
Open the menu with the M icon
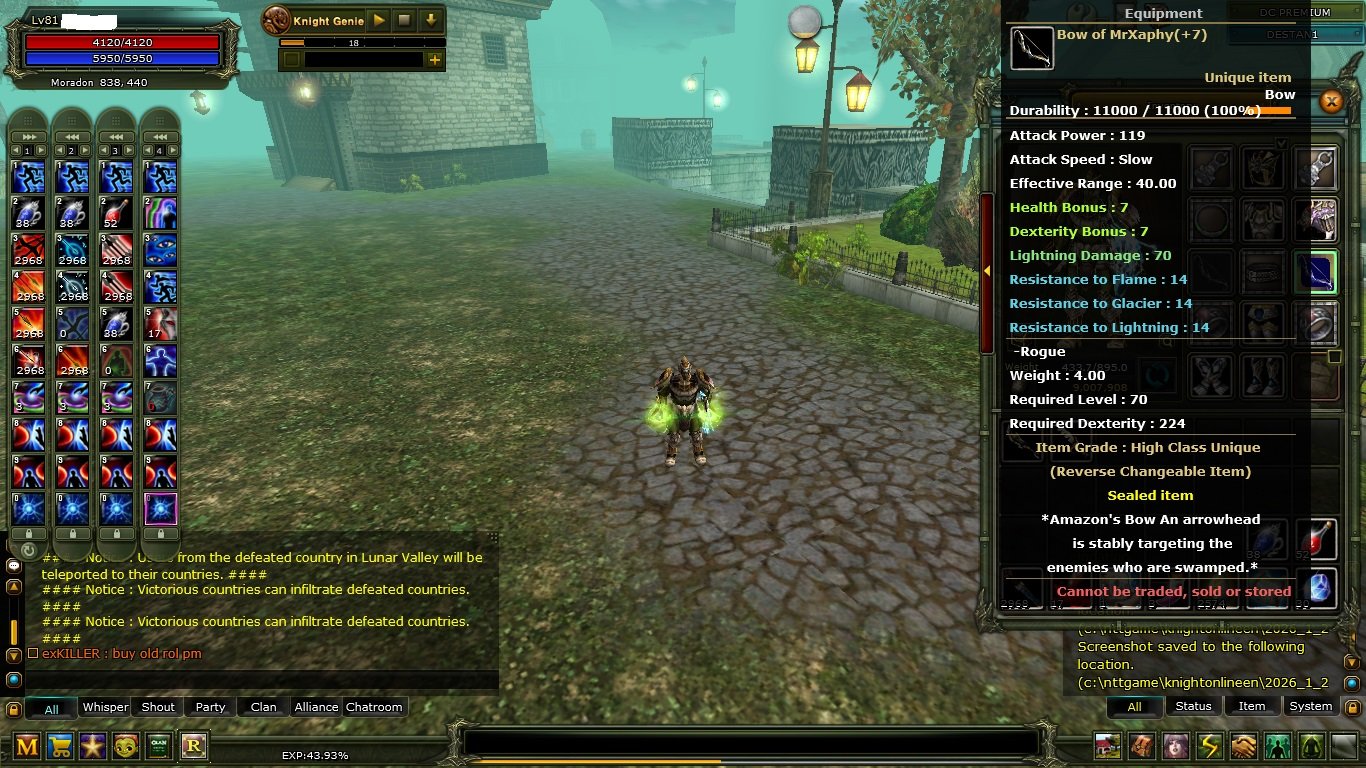27,746
